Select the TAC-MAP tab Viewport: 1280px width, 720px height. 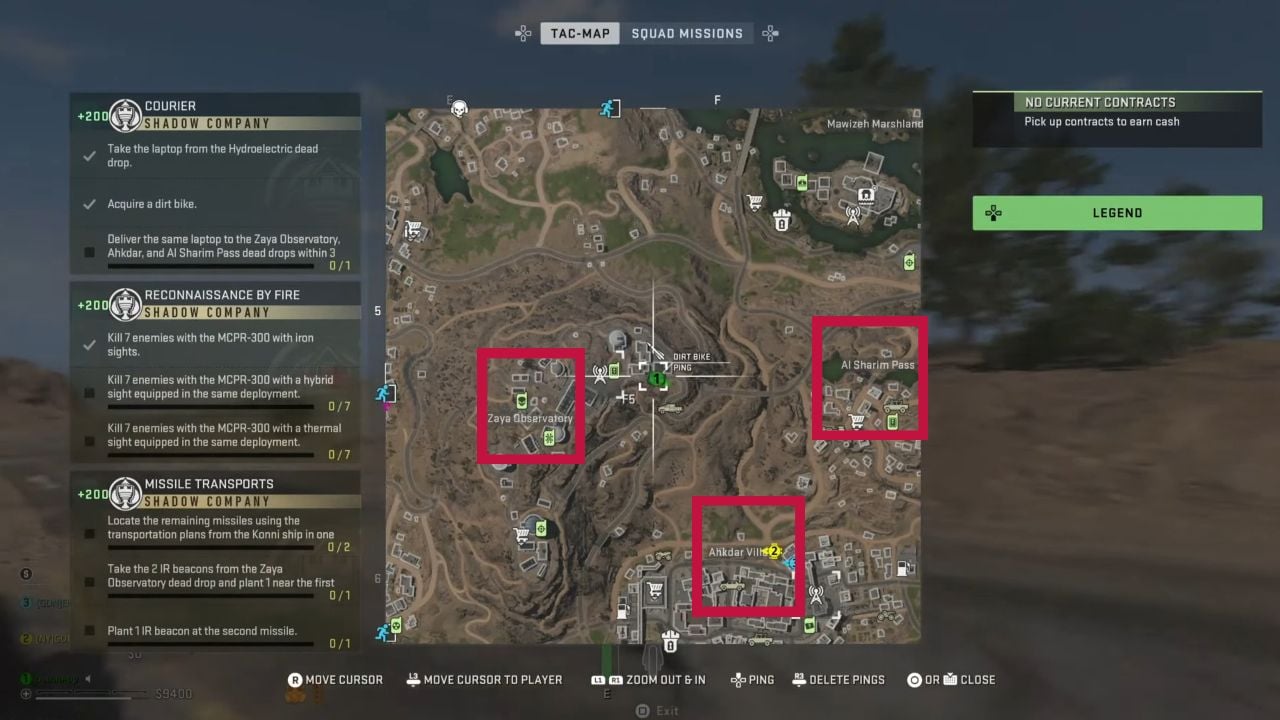click(580, 33)
